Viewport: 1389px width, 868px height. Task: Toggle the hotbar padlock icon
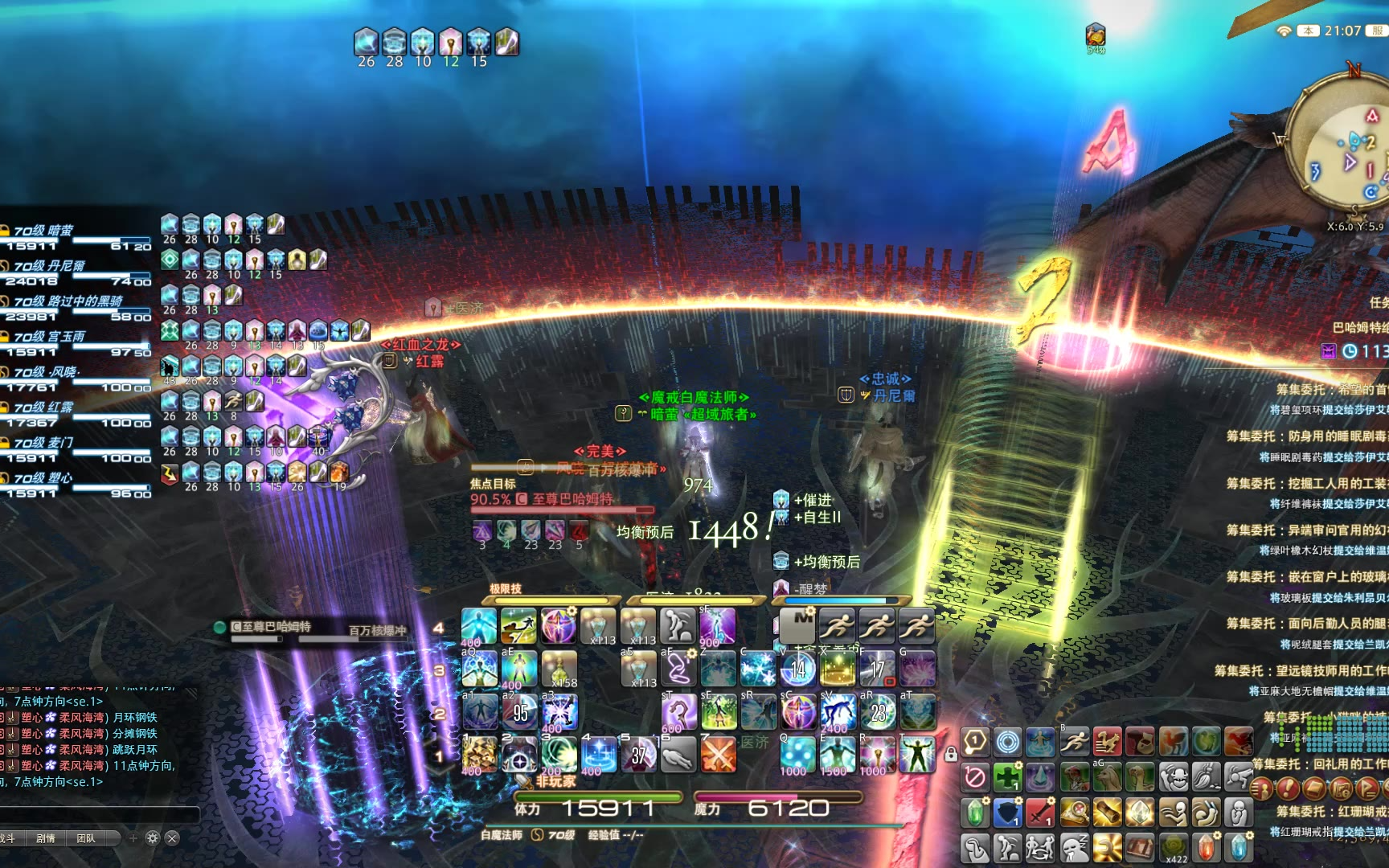951,755
